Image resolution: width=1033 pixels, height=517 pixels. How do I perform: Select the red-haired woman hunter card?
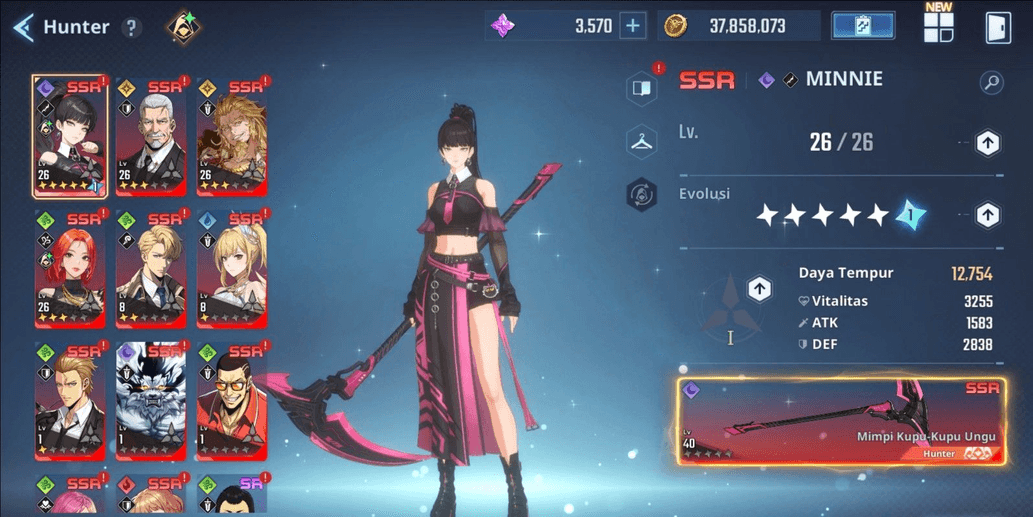tap(69, 268)
